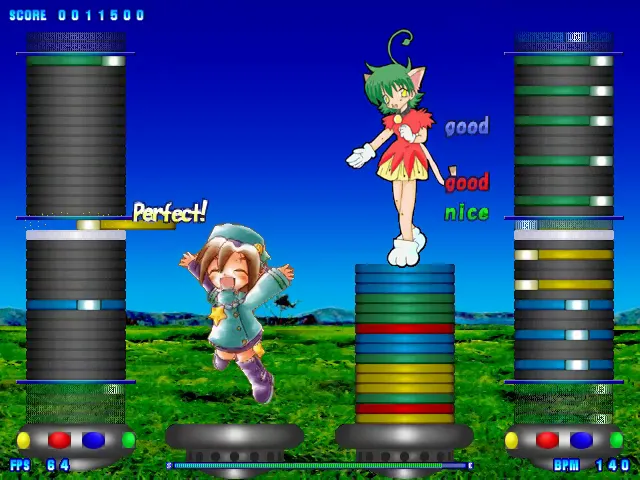Tap the blue button on player one's console
Screen dimensions: 640x480
click(x=93, y=440)
